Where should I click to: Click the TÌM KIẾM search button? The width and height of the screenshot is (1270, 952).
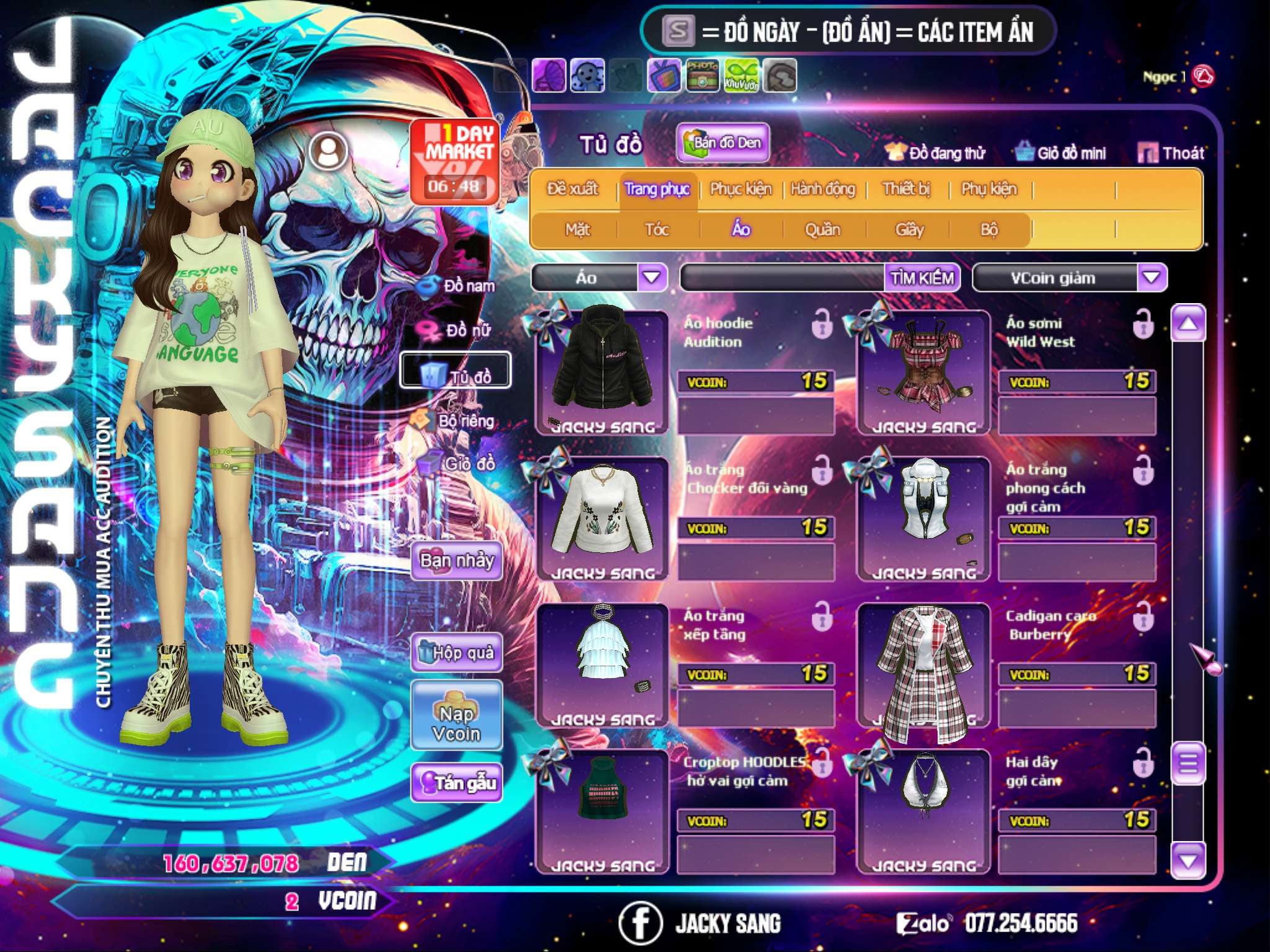(922, 278)
